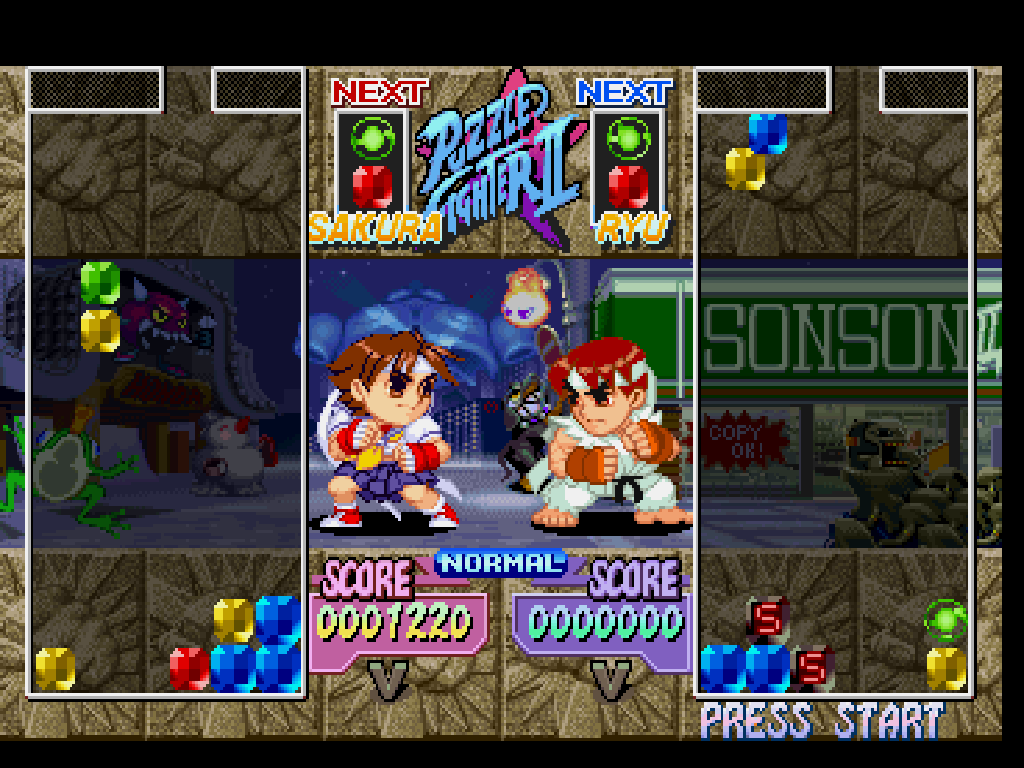
Task: Click Ryu's falling blue and yellow gem pair
Action: click(757, 151)
